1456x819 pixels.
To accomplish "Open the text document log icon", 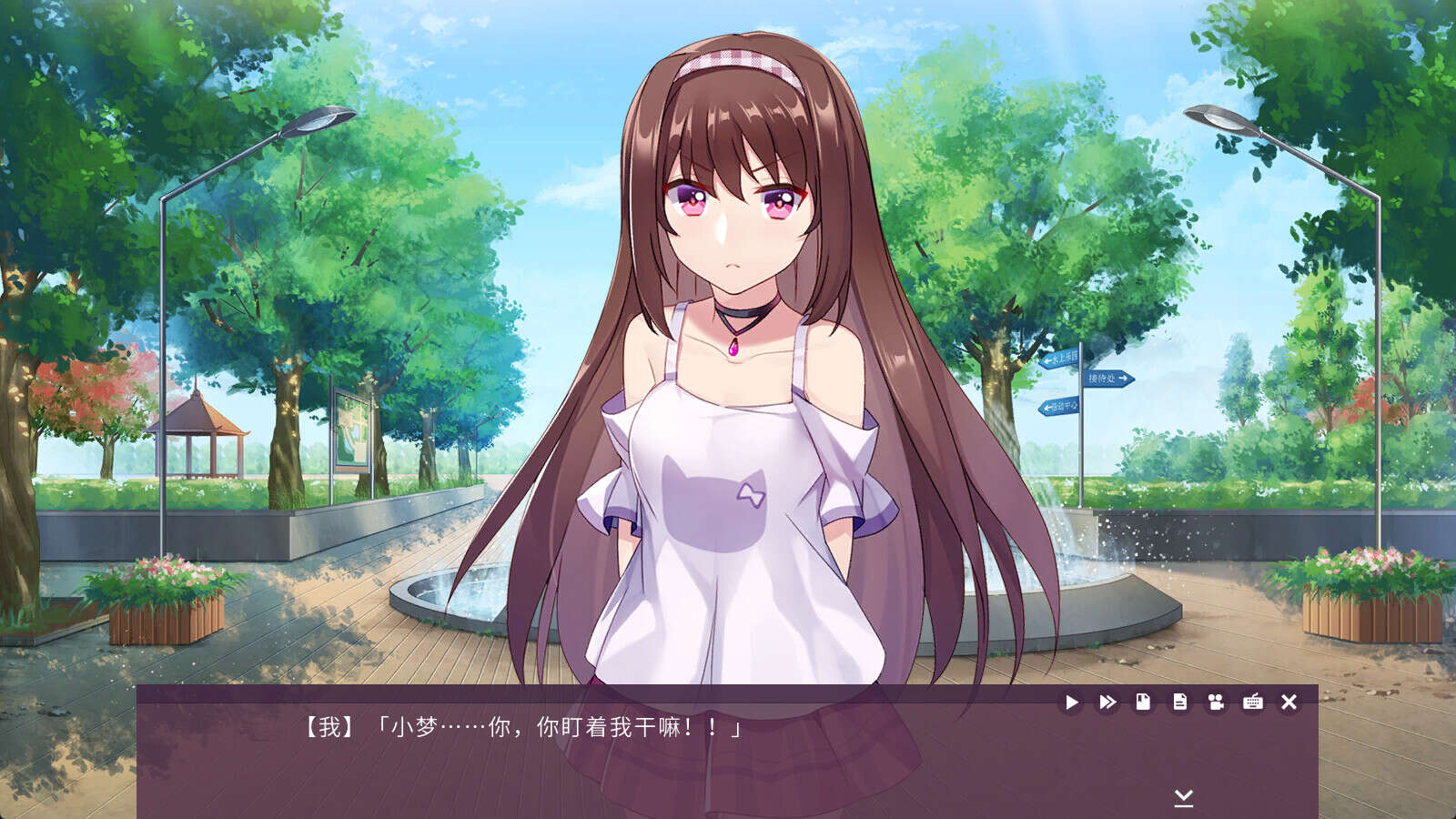I will pyautogui.click(x=1179, y=702).
